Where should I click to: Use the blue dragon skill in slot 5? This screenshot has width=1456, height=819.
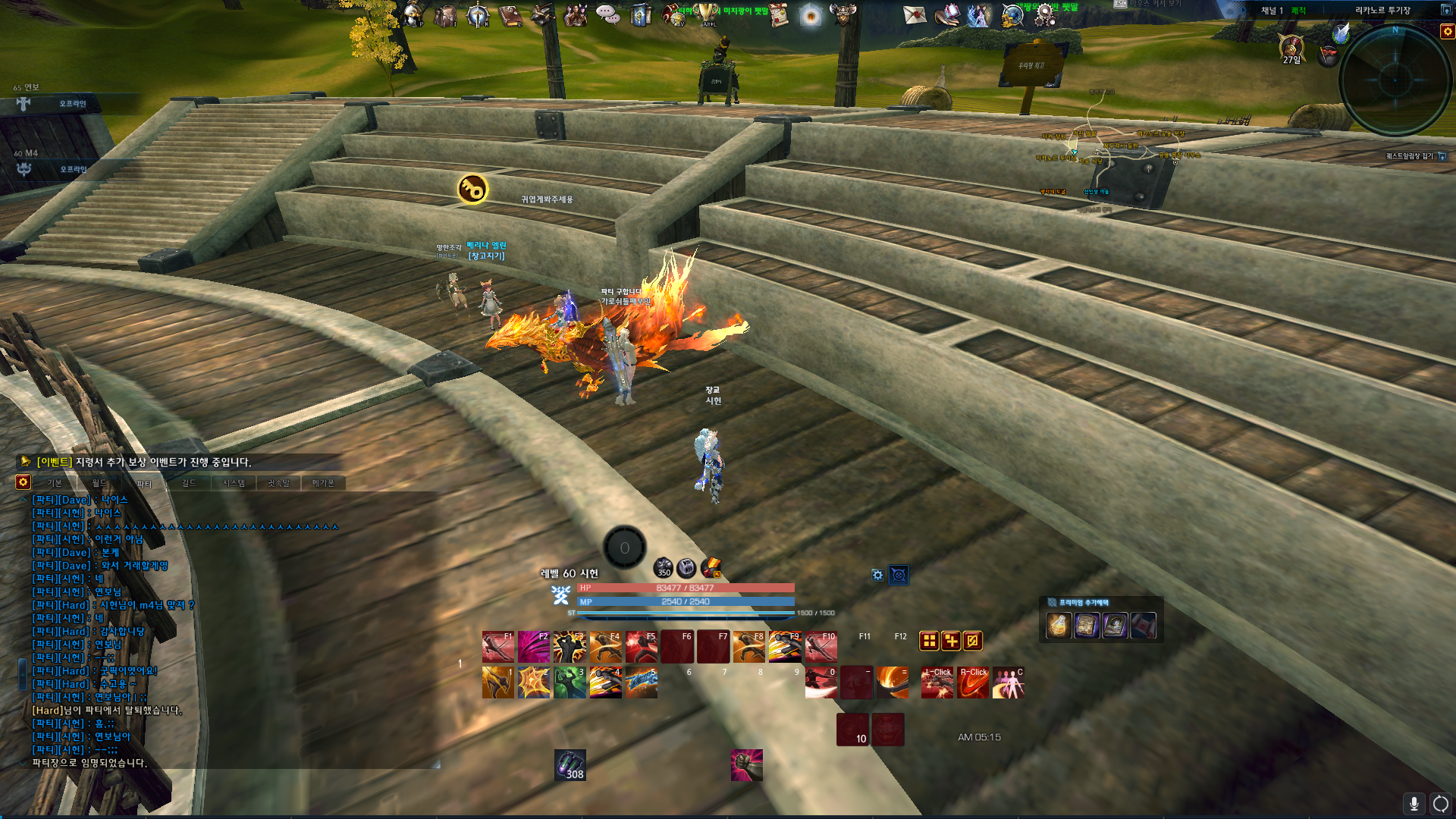click(x=642, y=682)
